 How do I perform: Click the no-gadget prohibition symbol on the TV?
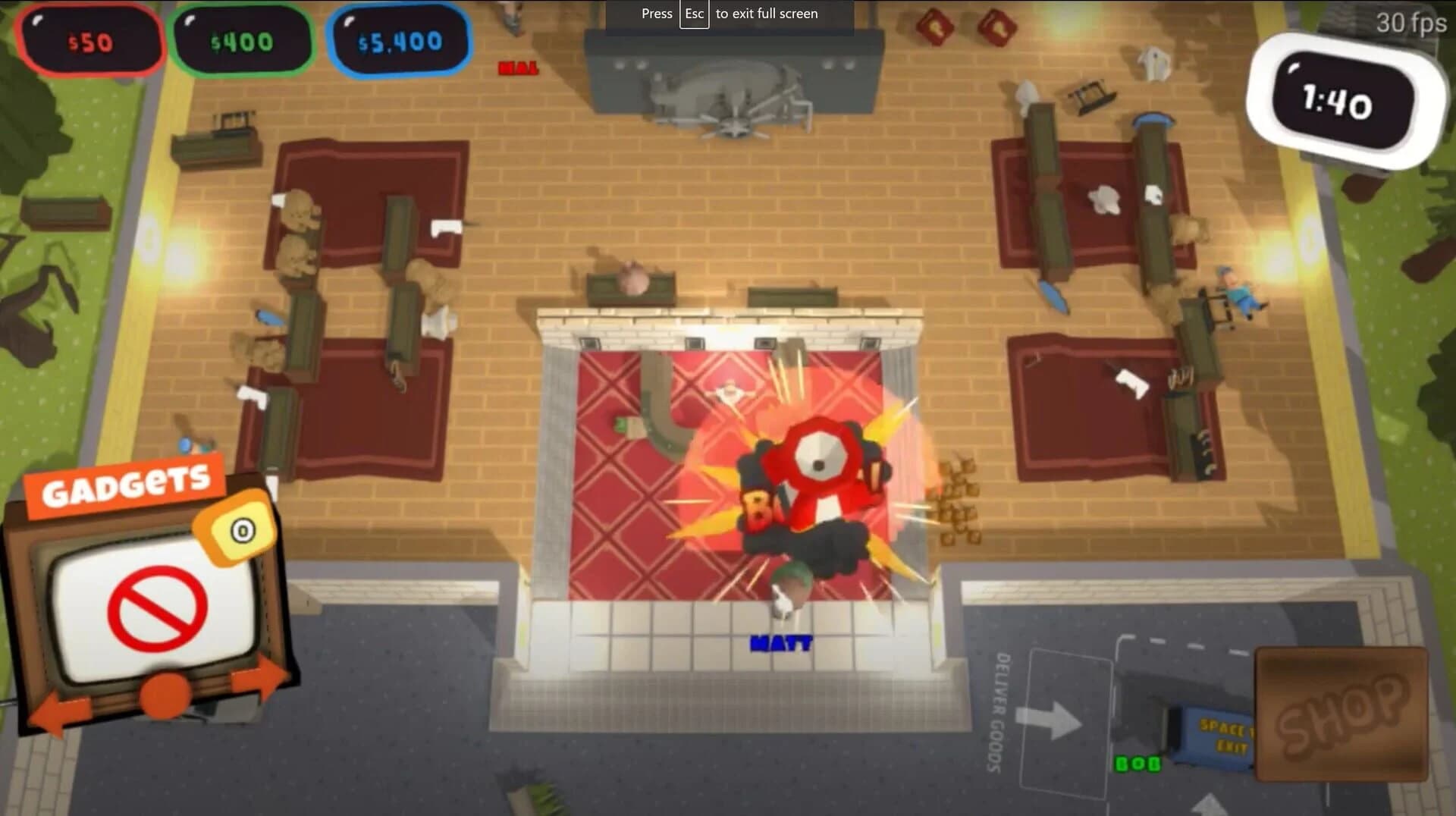click(156, 607)
